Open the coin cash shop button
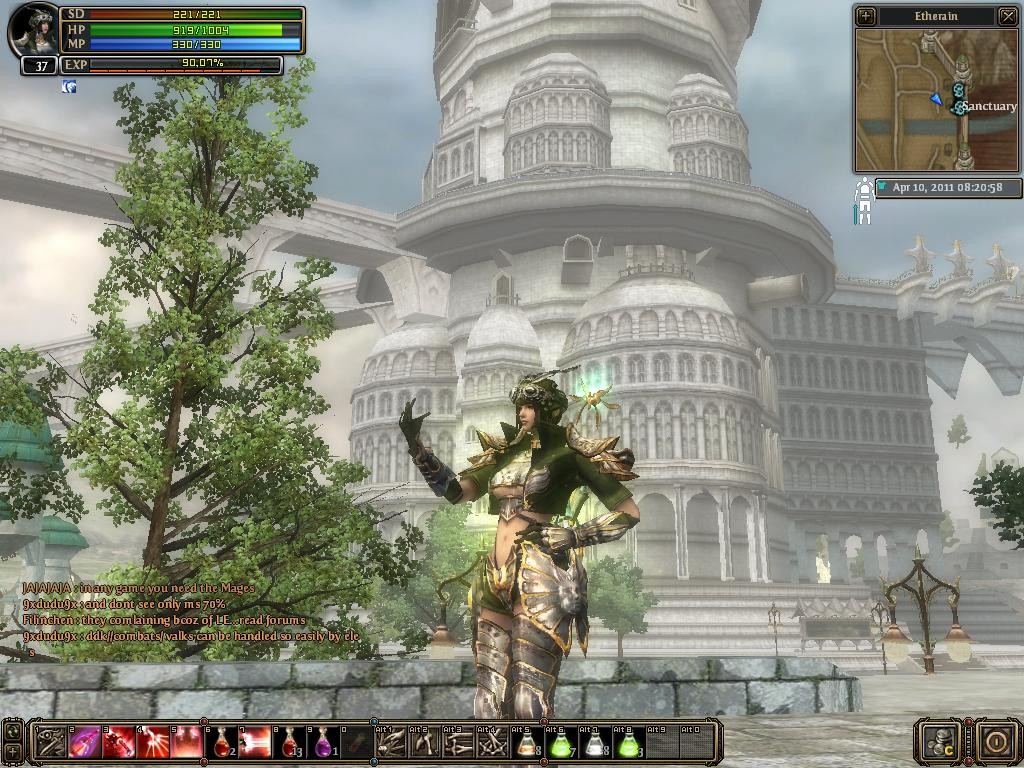The height and width of the screenshot is (768, 1024). [x=940, y=741]
